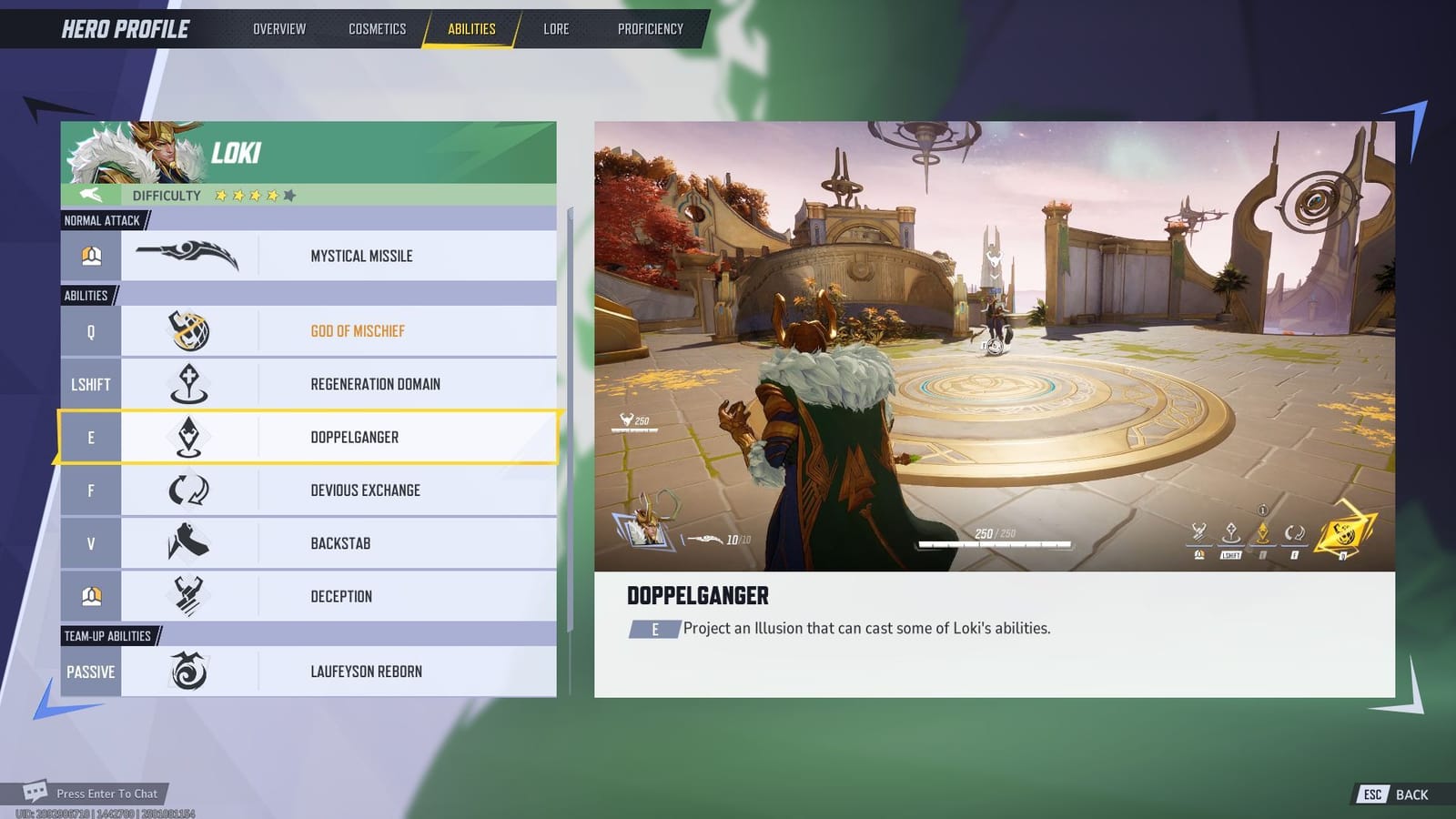Screen dimensions: 1456x819
Task: Click the Backstab dagger ability icon
Action: 188,542
